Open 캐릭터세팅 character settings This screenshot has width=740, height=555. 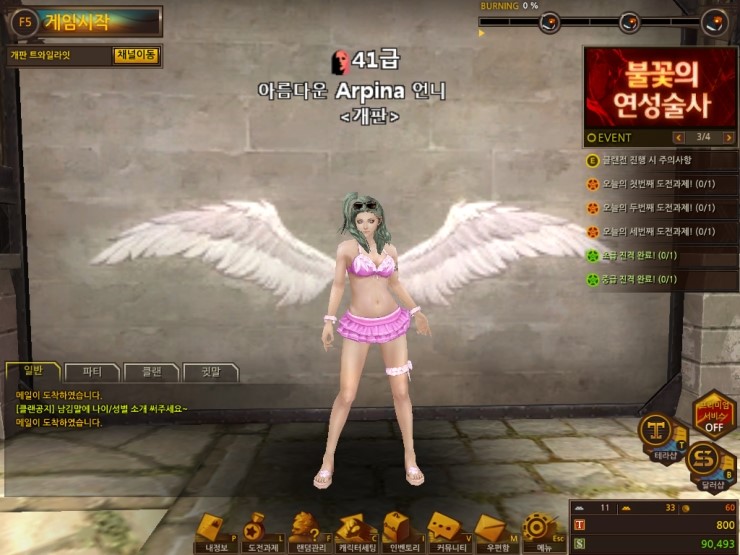[357, 529]
